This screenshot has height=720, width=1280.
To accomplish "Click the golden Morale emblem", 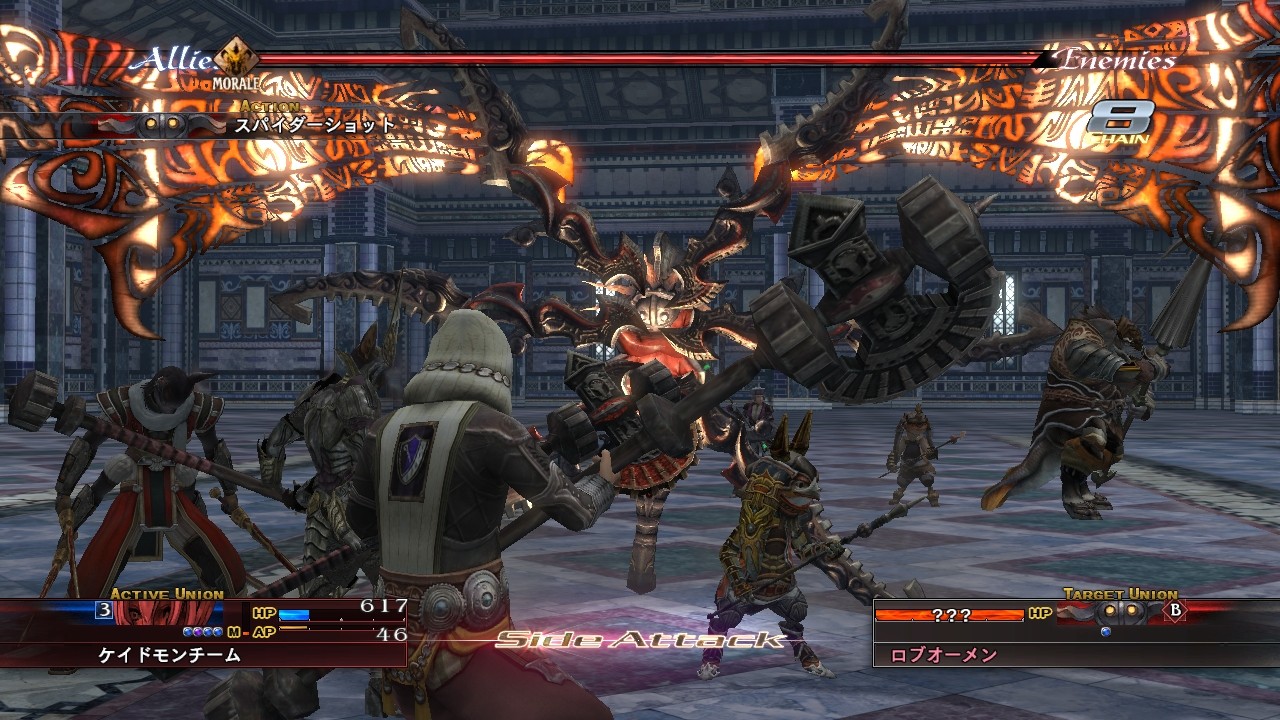I will [x=236, y=58].
